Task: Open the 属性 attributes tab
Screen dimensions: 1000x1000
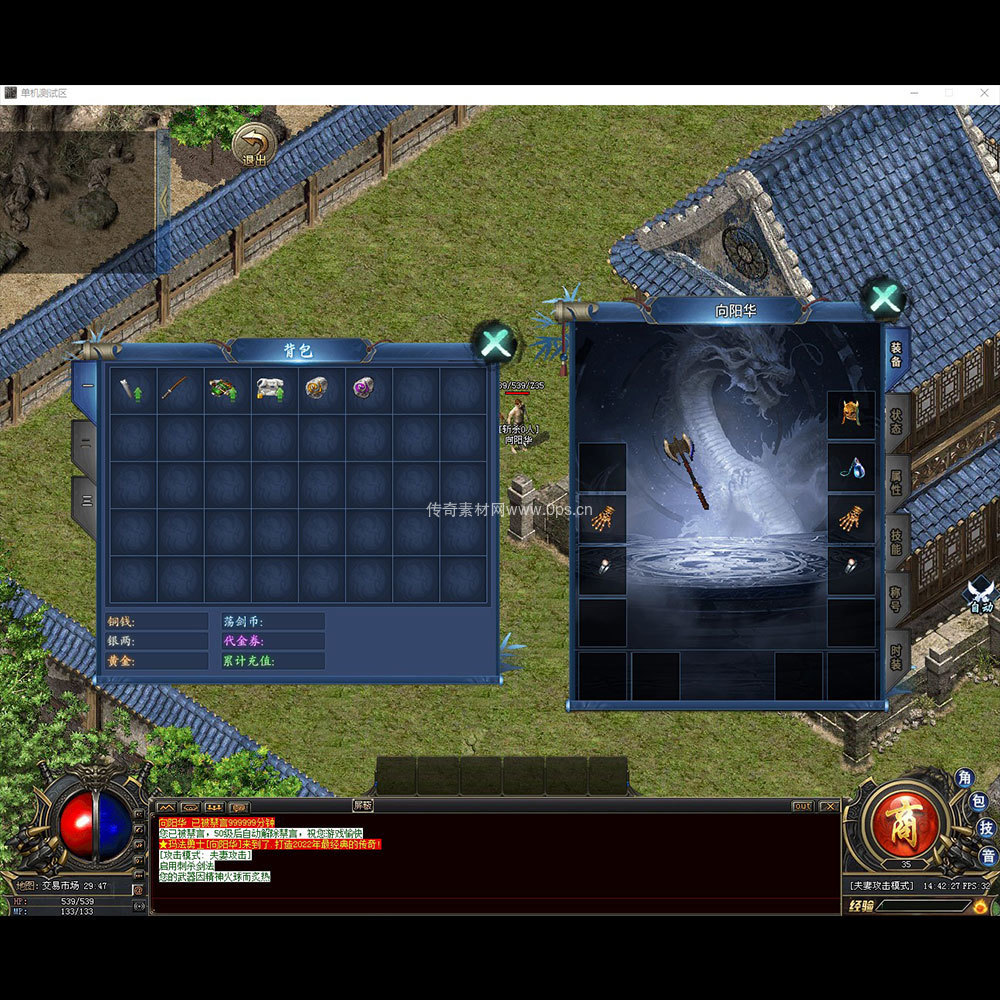Action: pos(896,480)
